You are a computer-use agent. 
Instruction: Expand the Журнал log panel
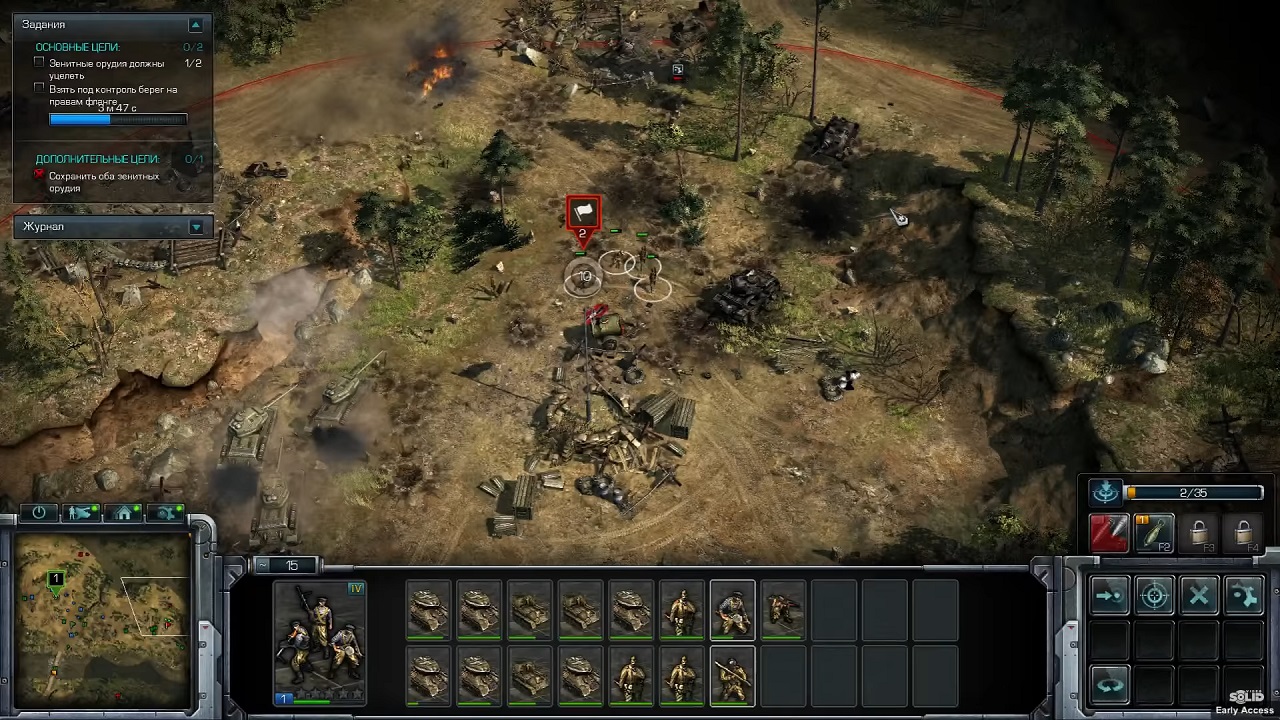point(196,227)
